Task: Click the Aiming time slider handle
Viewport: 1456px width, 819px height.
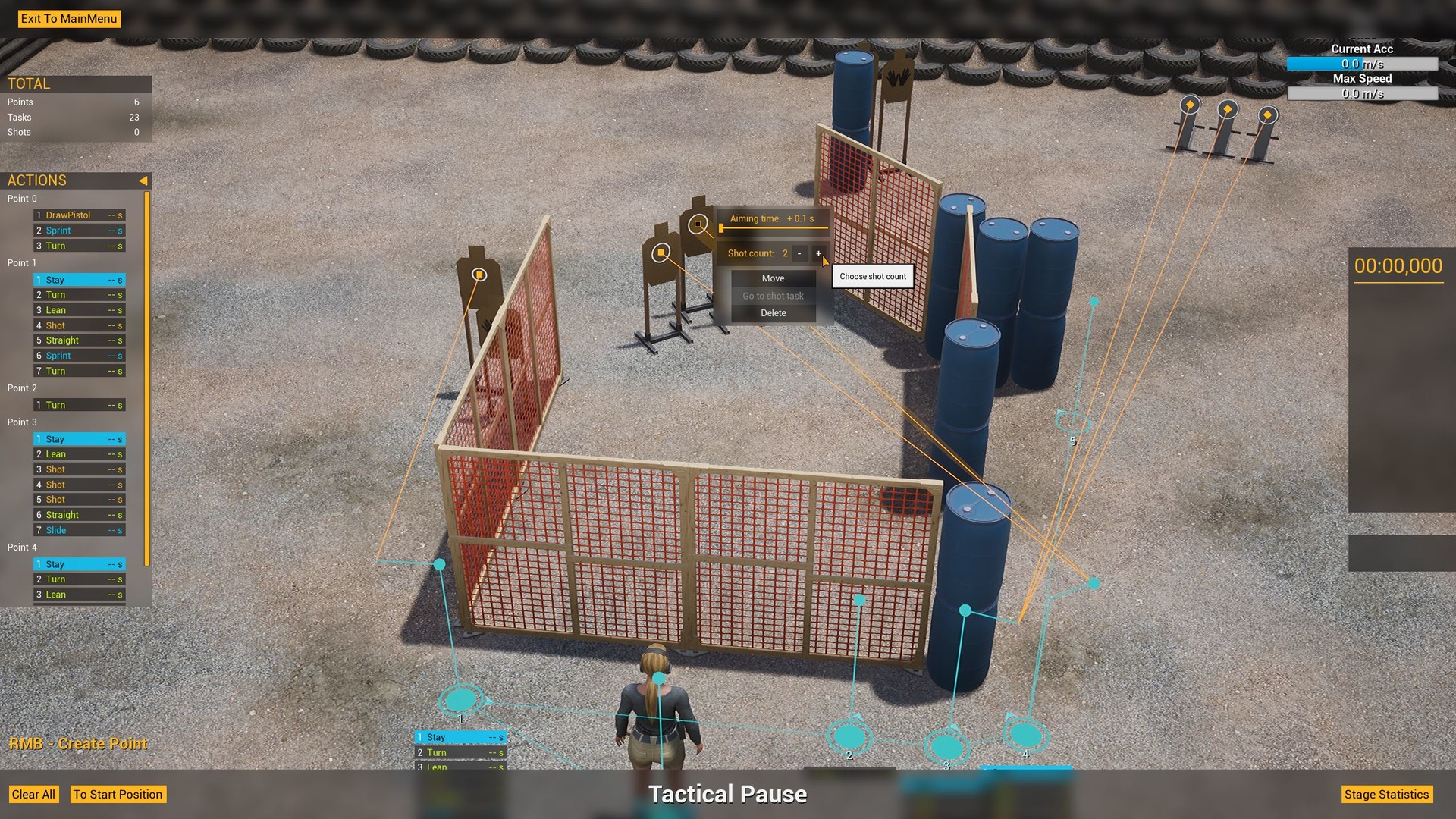Action: click(x=722, y=227)
